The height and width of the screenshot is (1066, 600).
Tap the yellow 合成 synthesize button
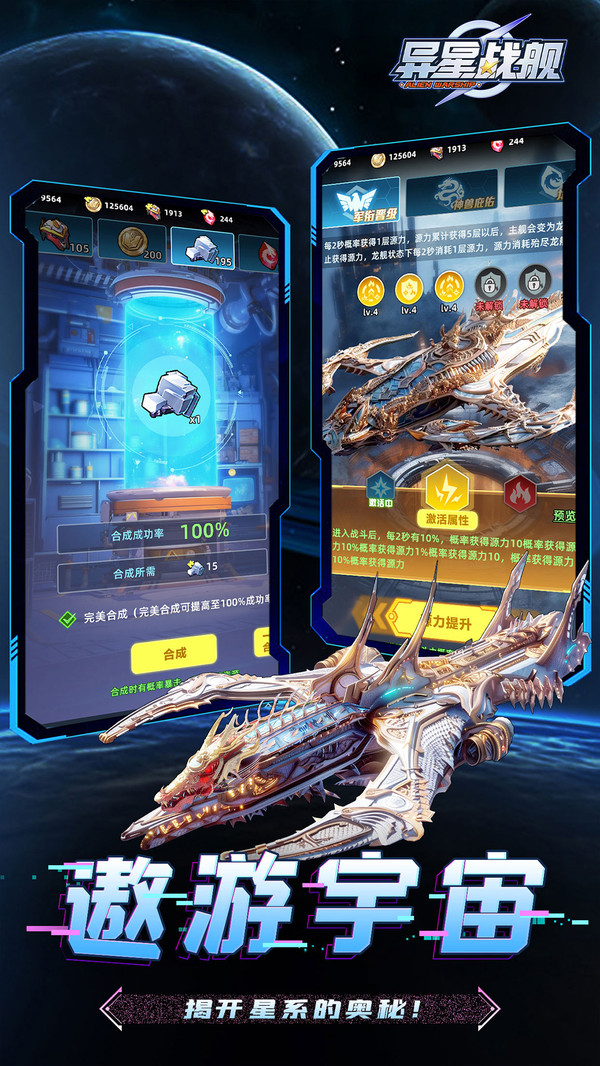pyautogui.click(x=173, y=654)
